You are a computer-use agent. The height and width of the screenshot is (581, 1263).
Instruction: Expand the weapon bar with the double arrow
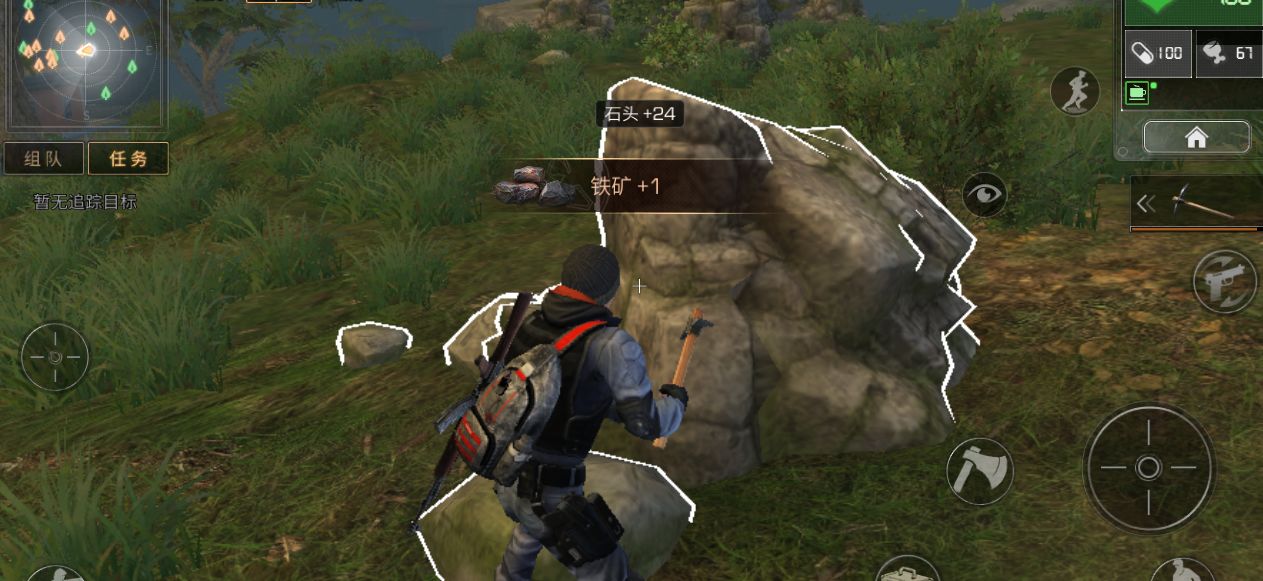pos(1146,204)
